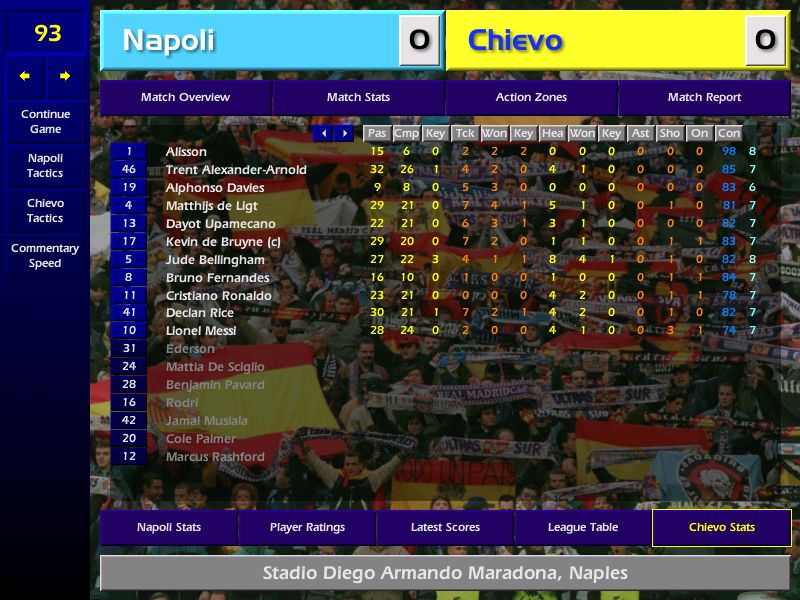Screen dimensions: 800x600
Task: Switch to Chievo Stats
Action: click(x=721, y=527)
